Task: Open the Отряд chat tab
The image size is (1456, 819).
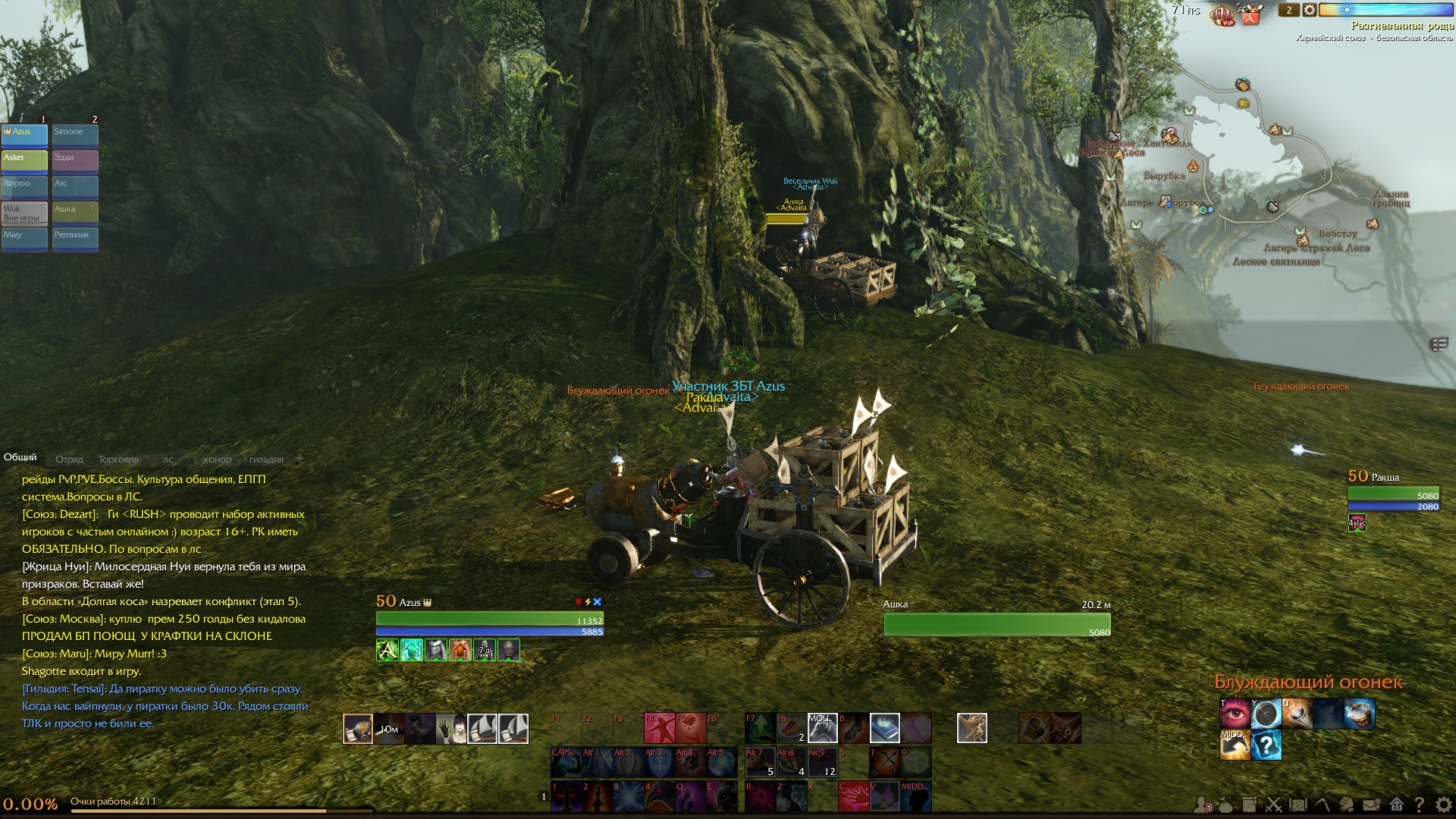Action: pos(69,460)
